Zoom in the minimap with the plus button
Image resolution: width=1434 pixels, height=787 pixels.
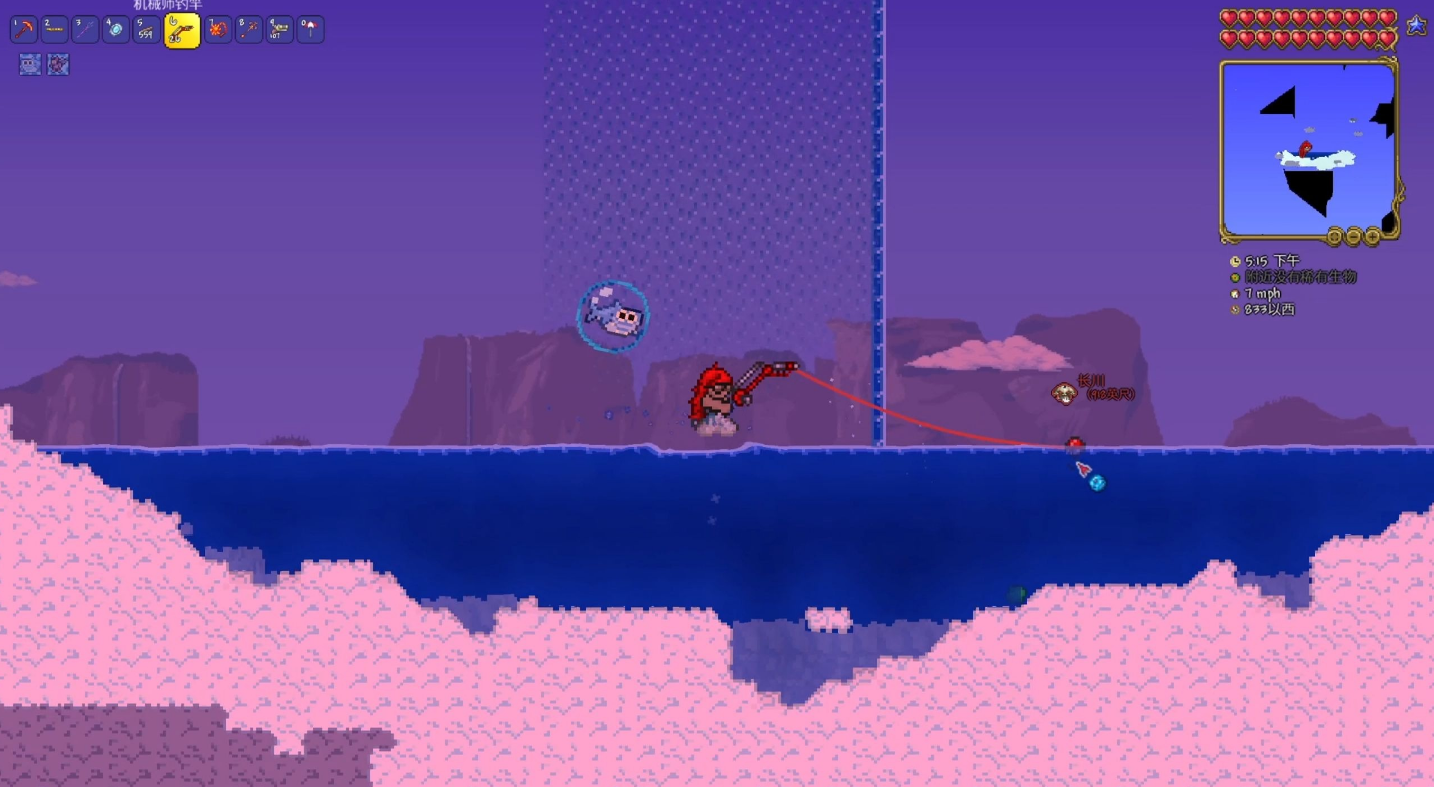1372,237
